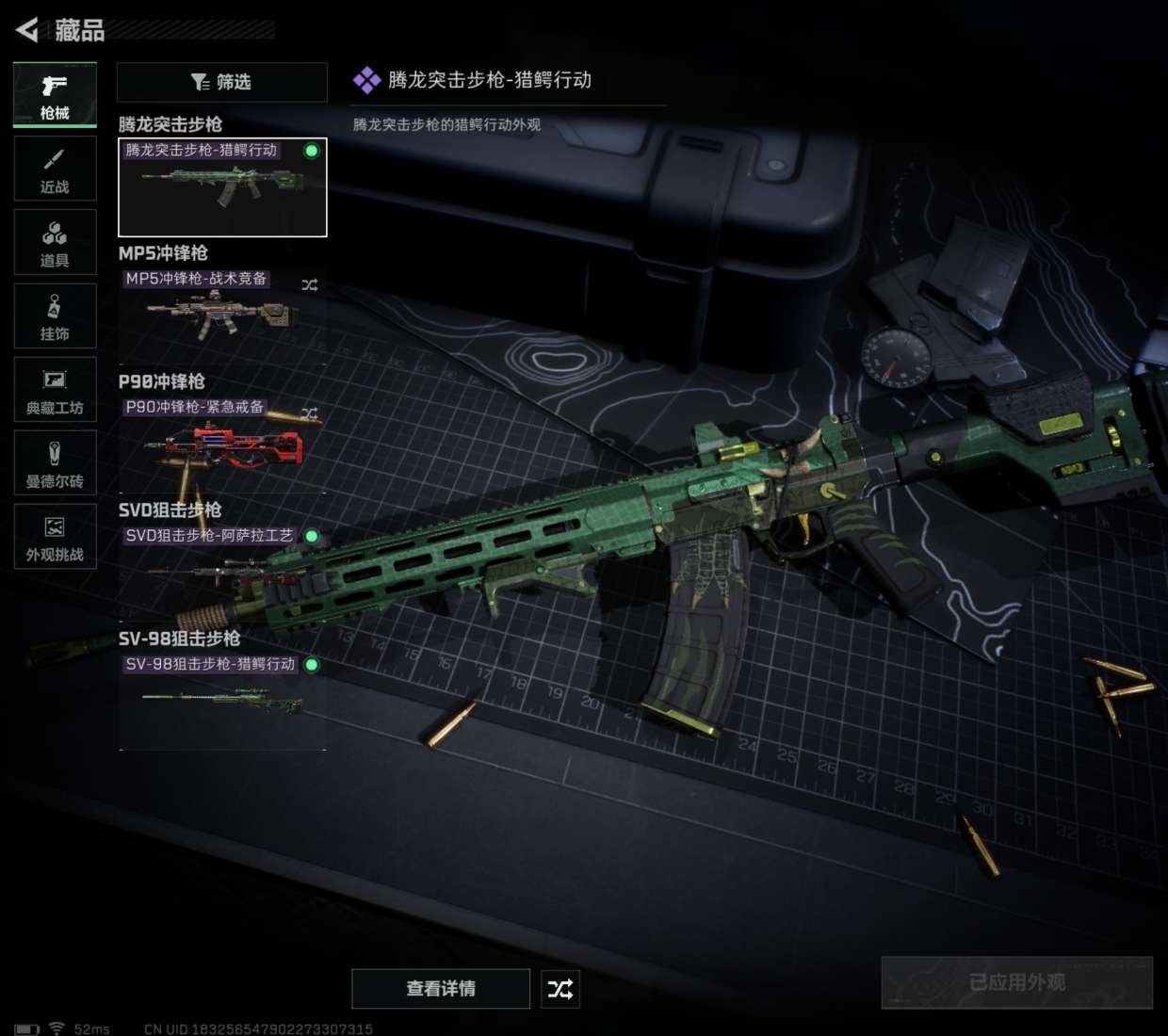Open the 筛选 filter options
The height and width of the screenshot is (1036, 1168).
(221, 82)
